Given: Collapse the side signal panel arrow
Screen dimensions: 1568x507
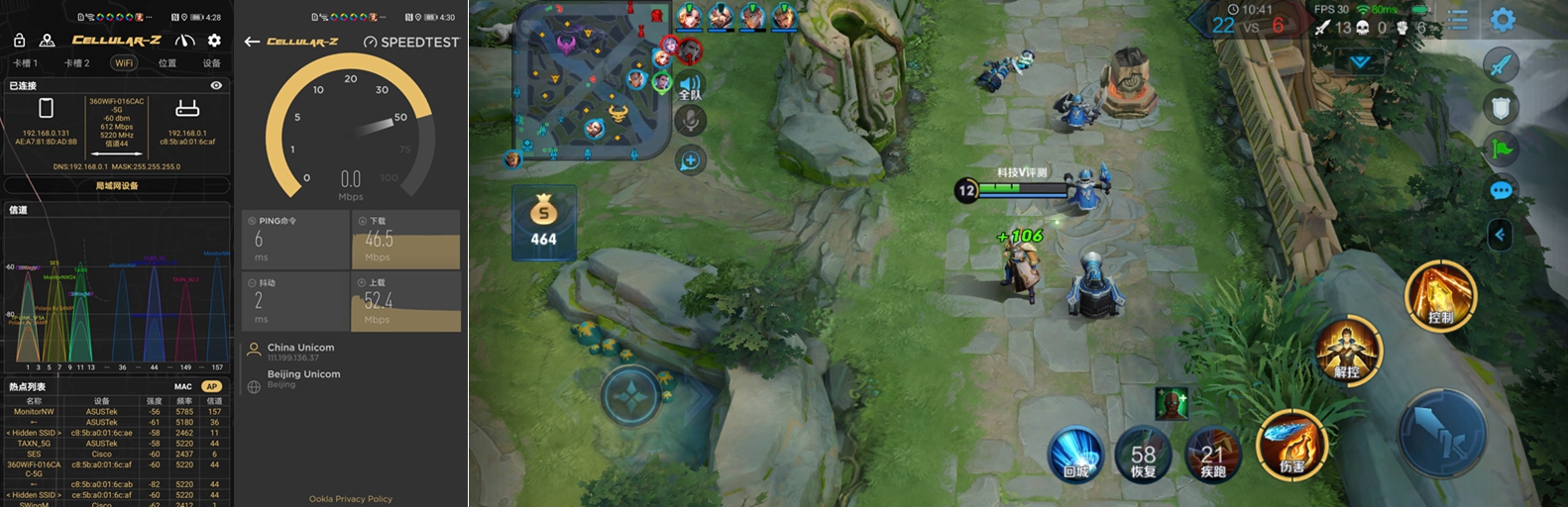Looking at the screenshot, I should click(x=1500, y=235).
